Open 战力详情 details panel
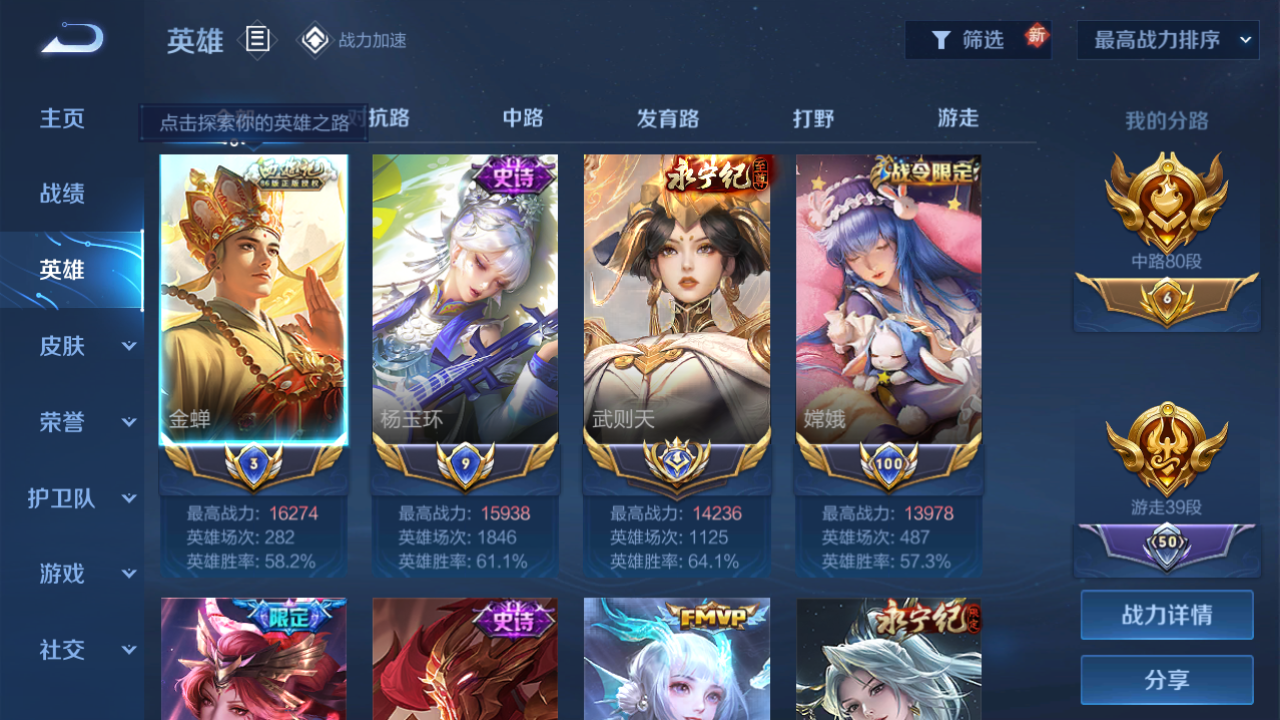This screenshot has height=720, width=1280. [x=1166, y=615]
